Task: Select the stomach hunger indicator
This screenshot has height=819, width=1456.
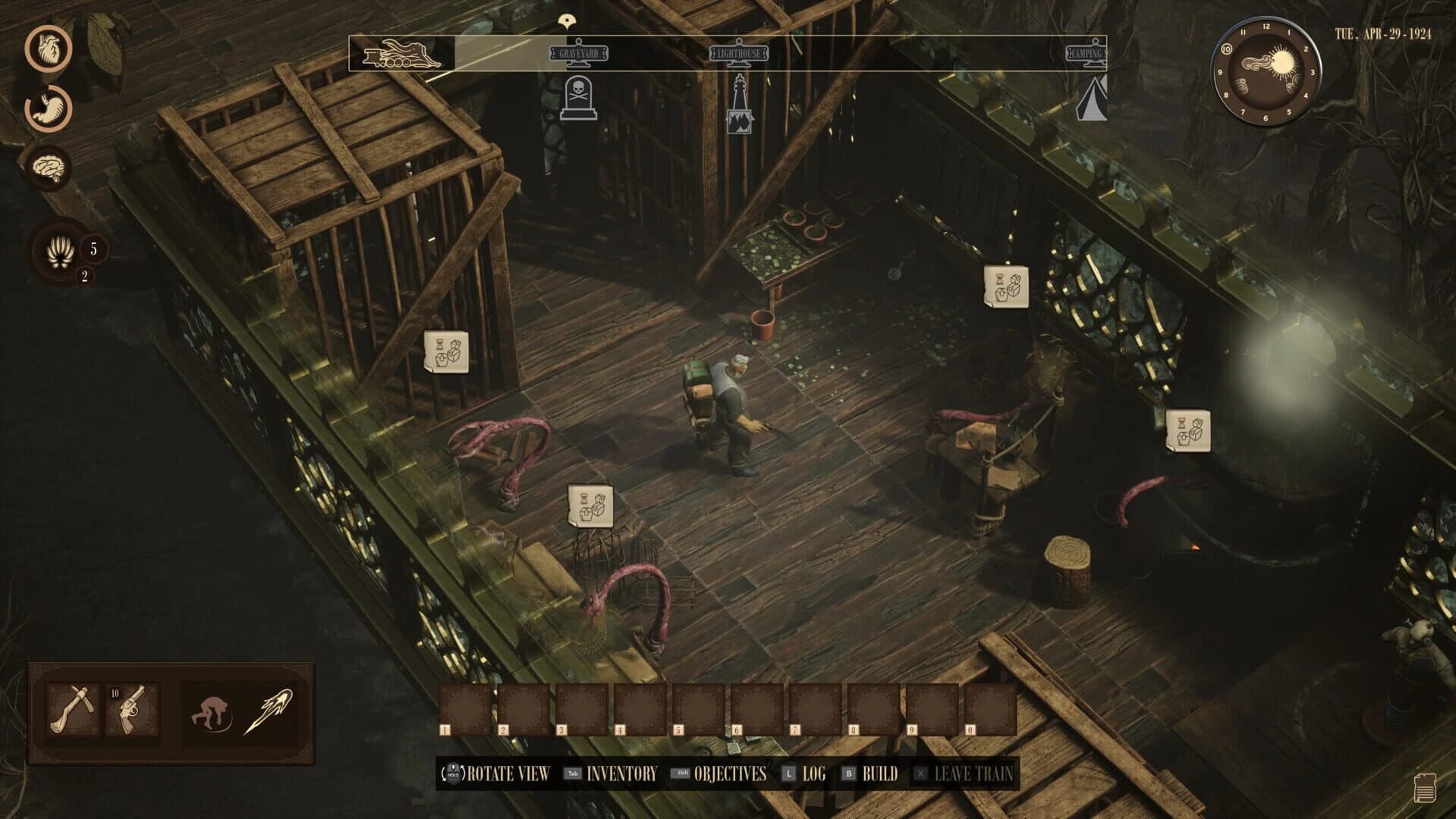Action: [47, 111]
